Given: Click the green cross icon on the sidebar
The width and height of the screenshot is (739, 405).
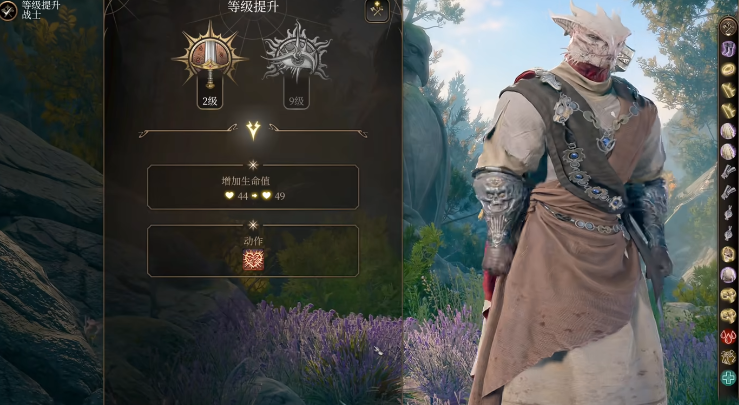Looking at the screenshot, I should pyautogui.click(x=728, y=376).
